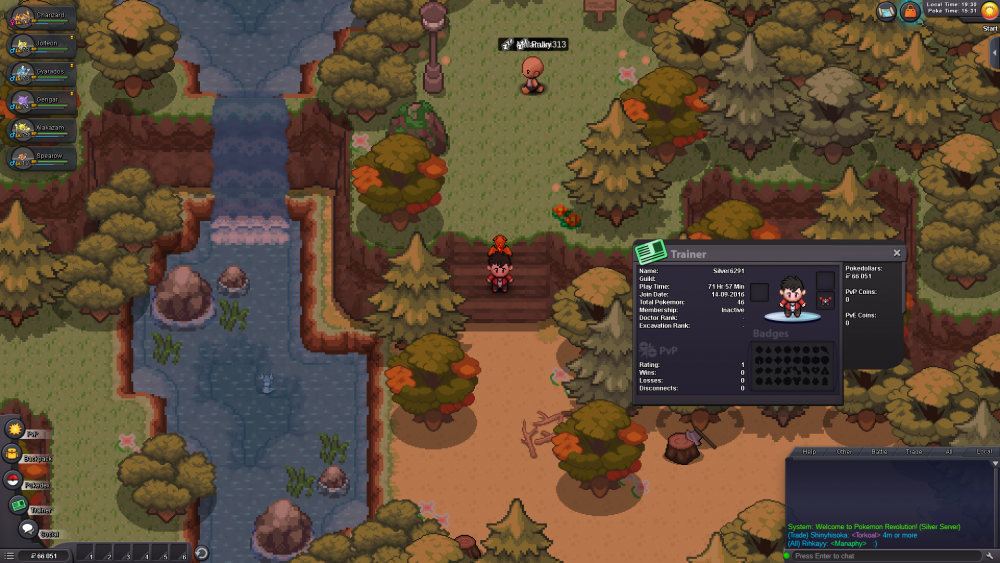Toggle the Trainer card button
The width and height of the screenshot is (1000, 563).
(x=18, y=505)
